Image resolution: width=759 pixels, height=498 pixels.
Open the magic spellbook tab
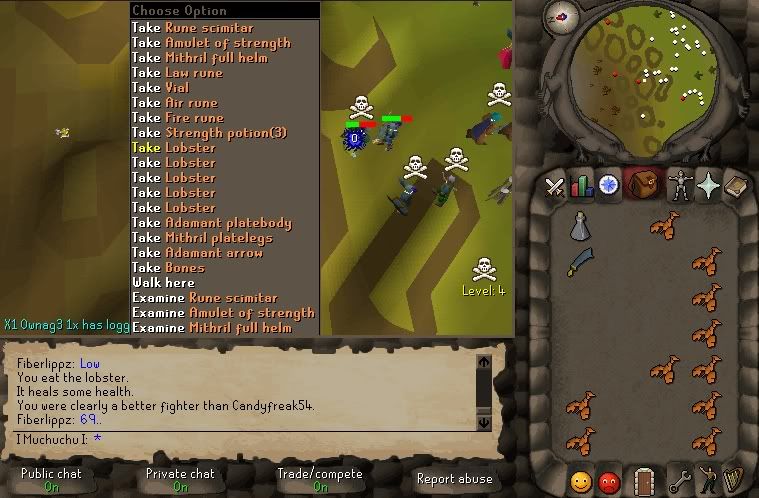708,186
